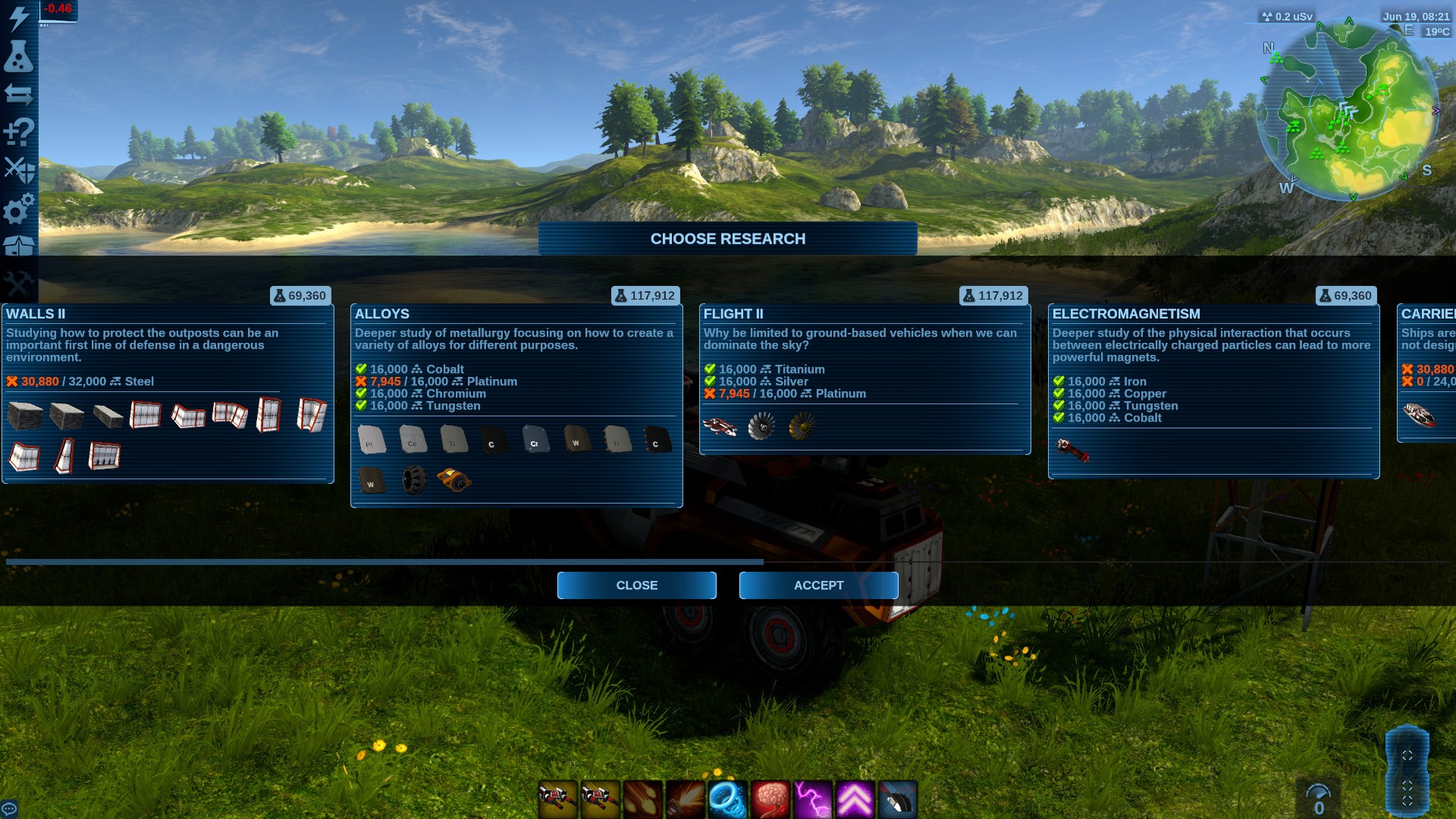
Task: Open the lightning bolt energy panel
Action: tap(19, 18)
